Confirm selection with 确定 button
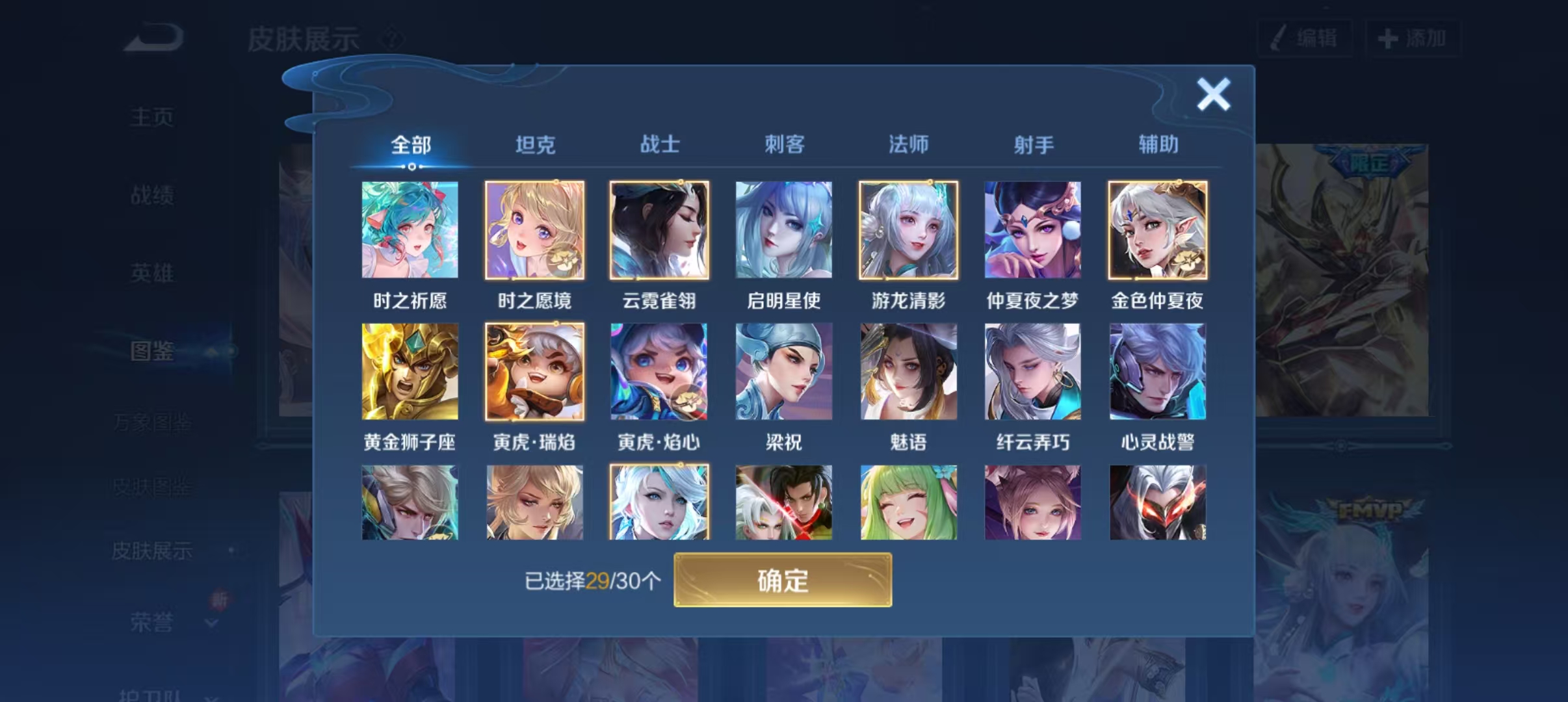Screen dimensions: 1568x702 [783, 580]
